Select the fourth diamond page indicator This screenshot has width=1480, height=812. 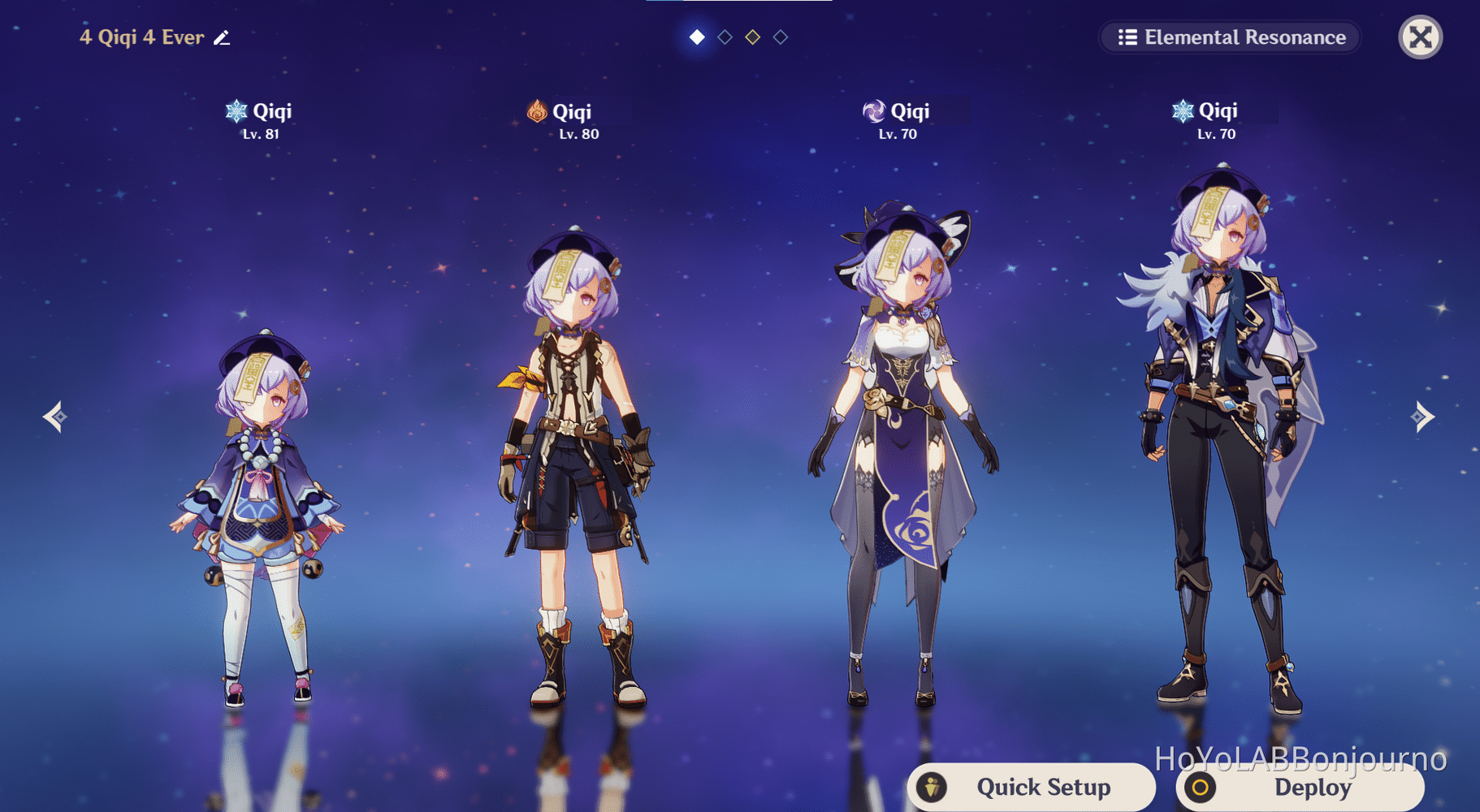click(x=781, y=37)
